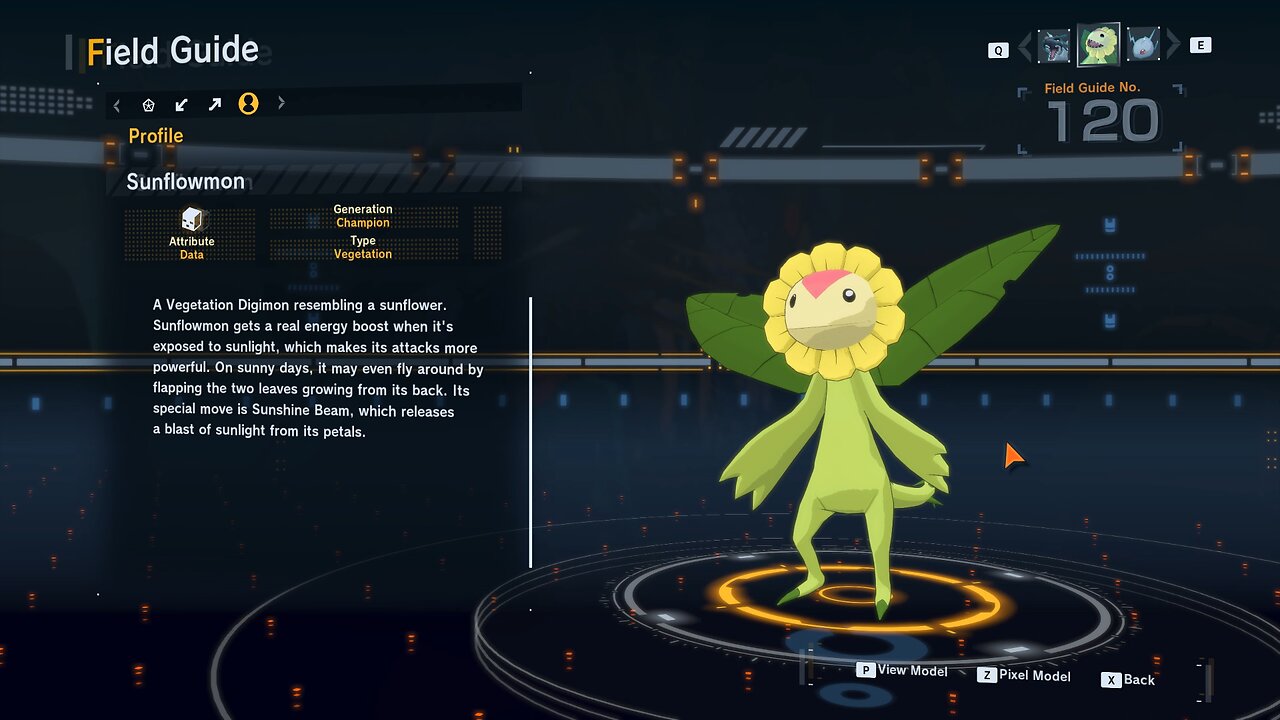1280x720 pixels.
Task: Choose the next Digimon portrait with the blue horned creature
Action: pyautogui.click(x=1143, y=46)
